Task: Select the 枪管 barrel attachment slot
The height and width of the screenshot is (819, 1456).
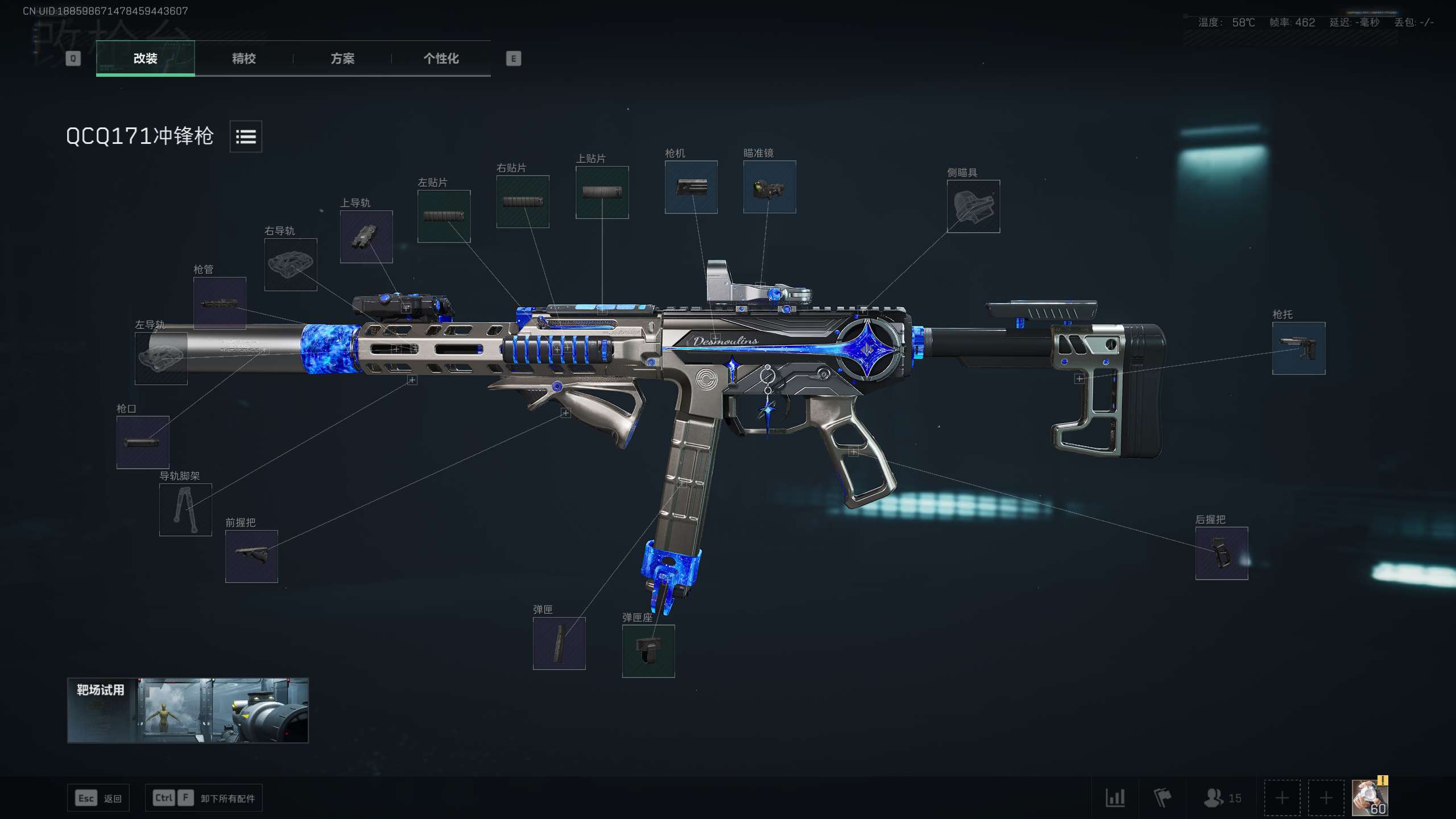Action: tap(220, 303)
